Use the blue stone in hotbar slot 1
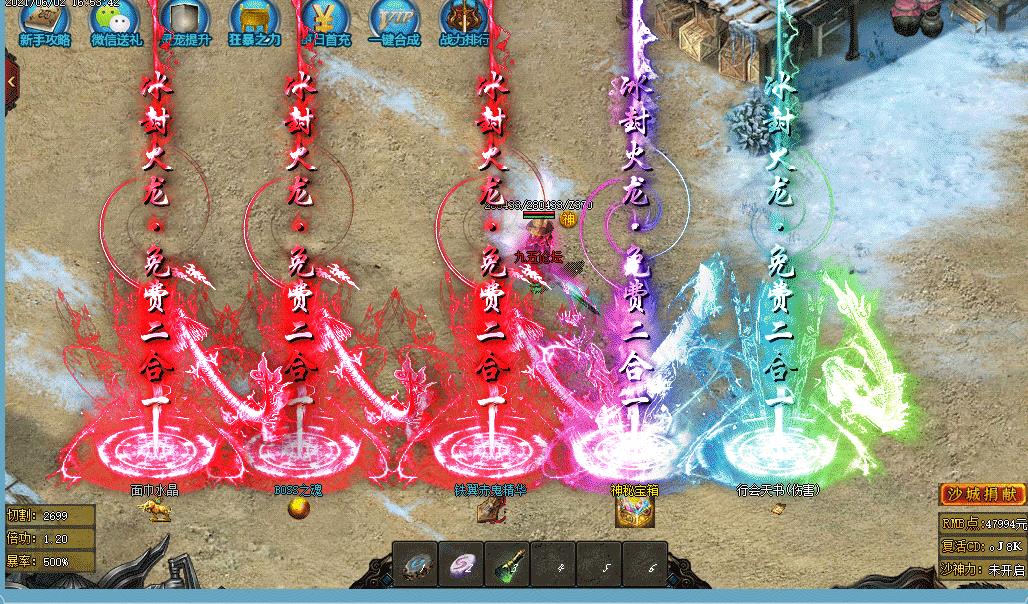 414,564
